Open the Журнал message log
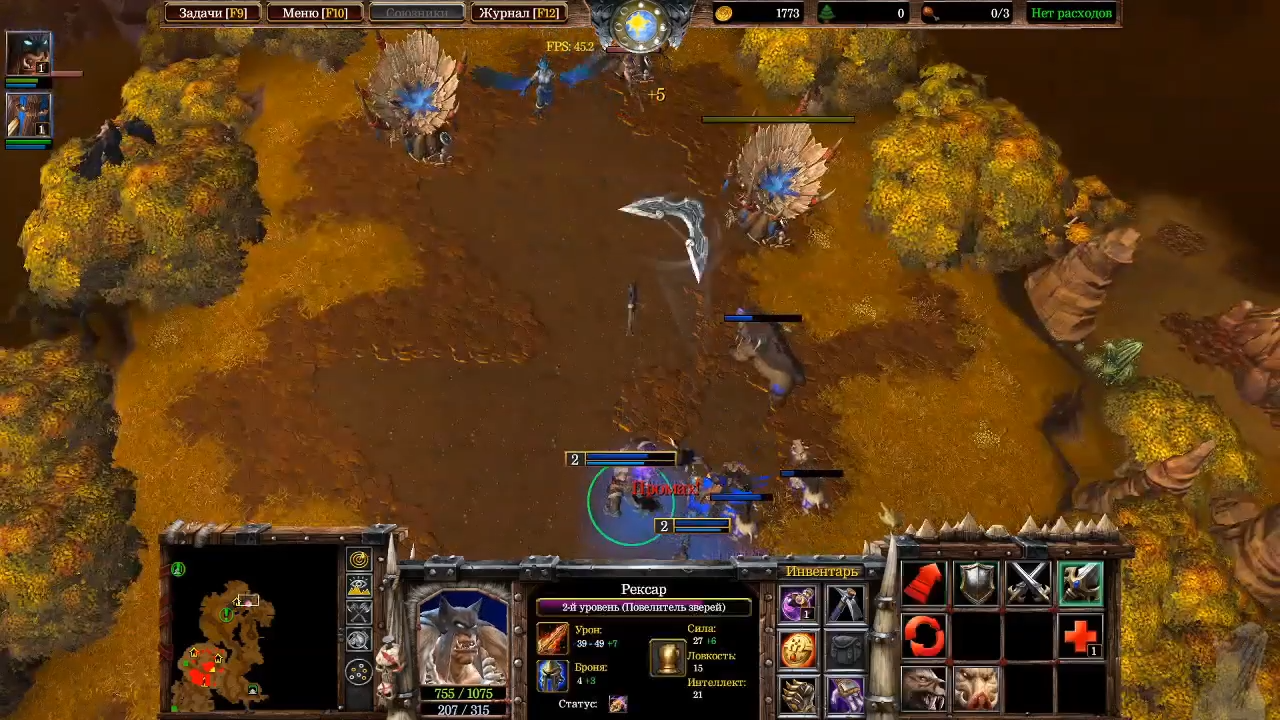The width and height of the screenshot is (1280, 720). click(518, 13)
